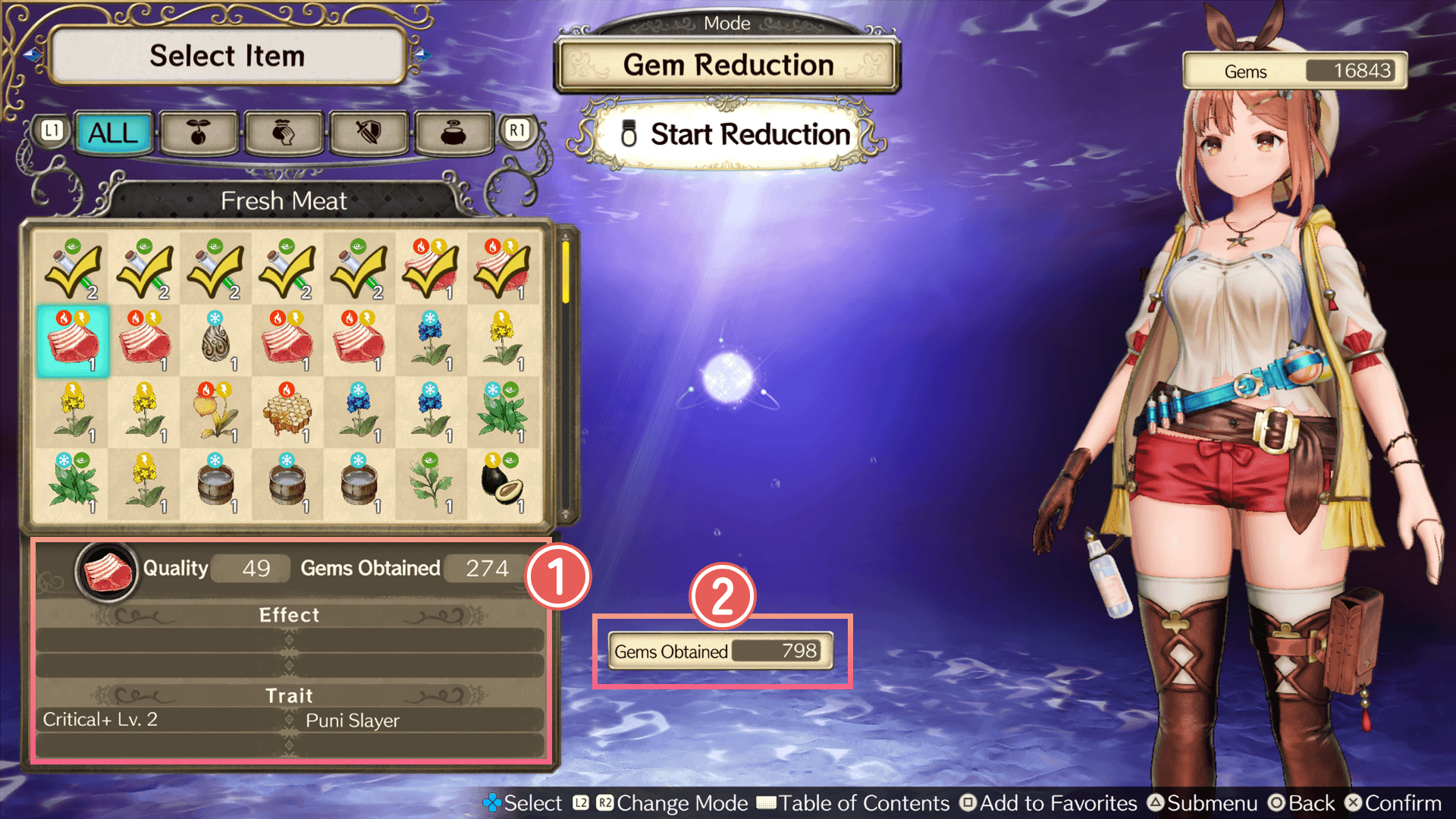Switch to the ALL items tab

click(x=114, y=133)
